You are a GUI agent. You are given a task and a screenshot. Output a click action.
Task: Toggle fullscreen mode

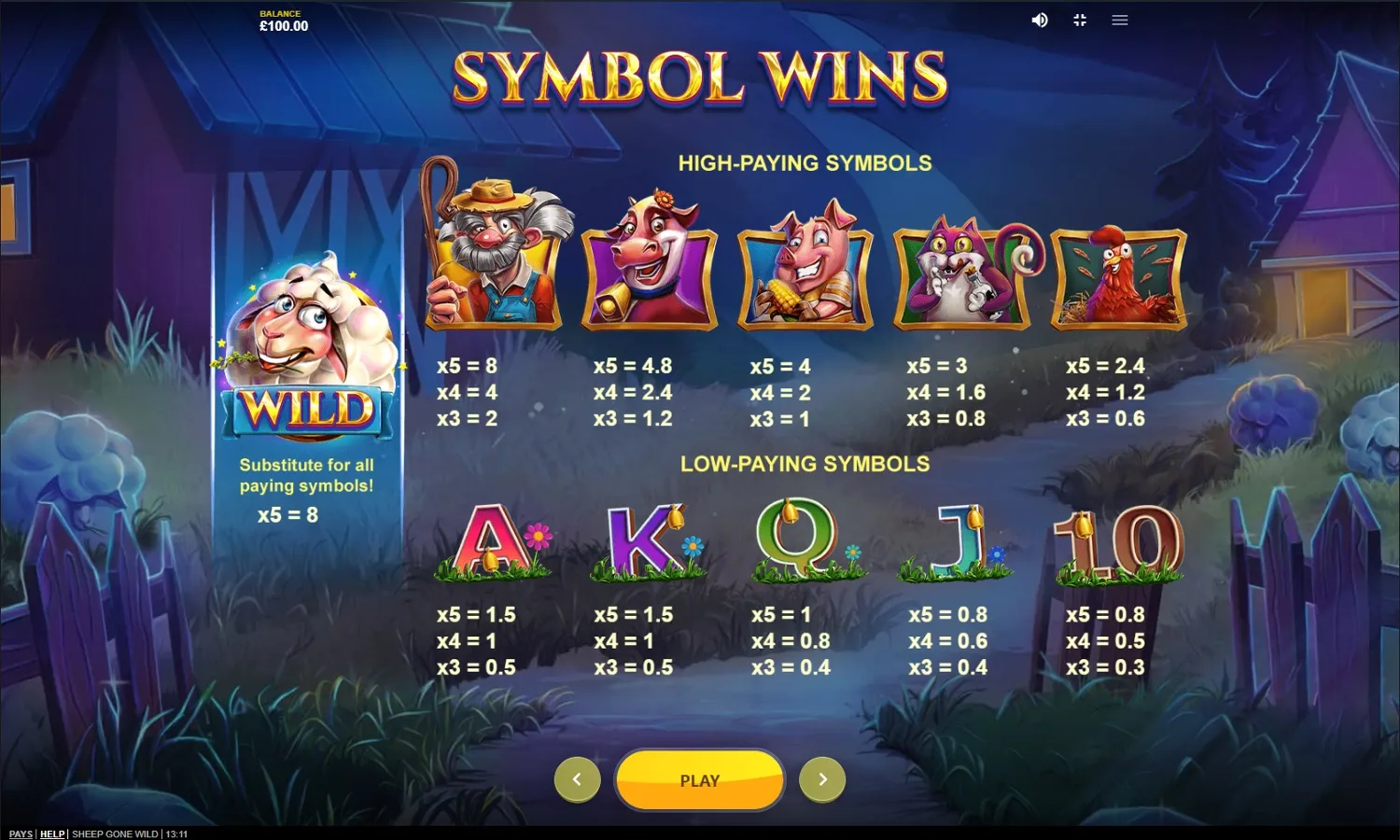[x=1080, y=20]
